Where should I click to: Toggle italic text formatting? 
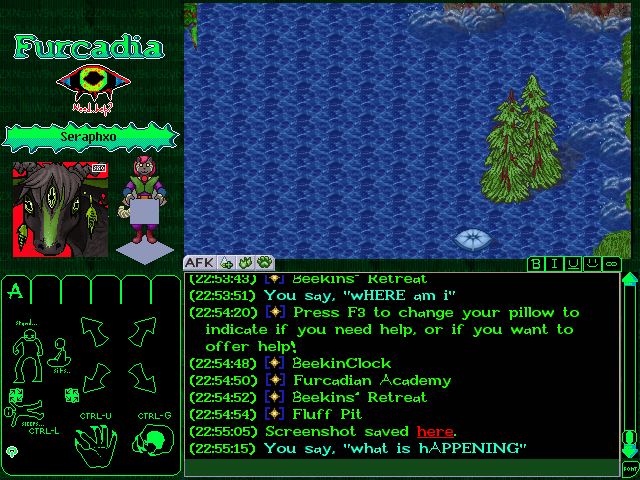click(555, 264)
